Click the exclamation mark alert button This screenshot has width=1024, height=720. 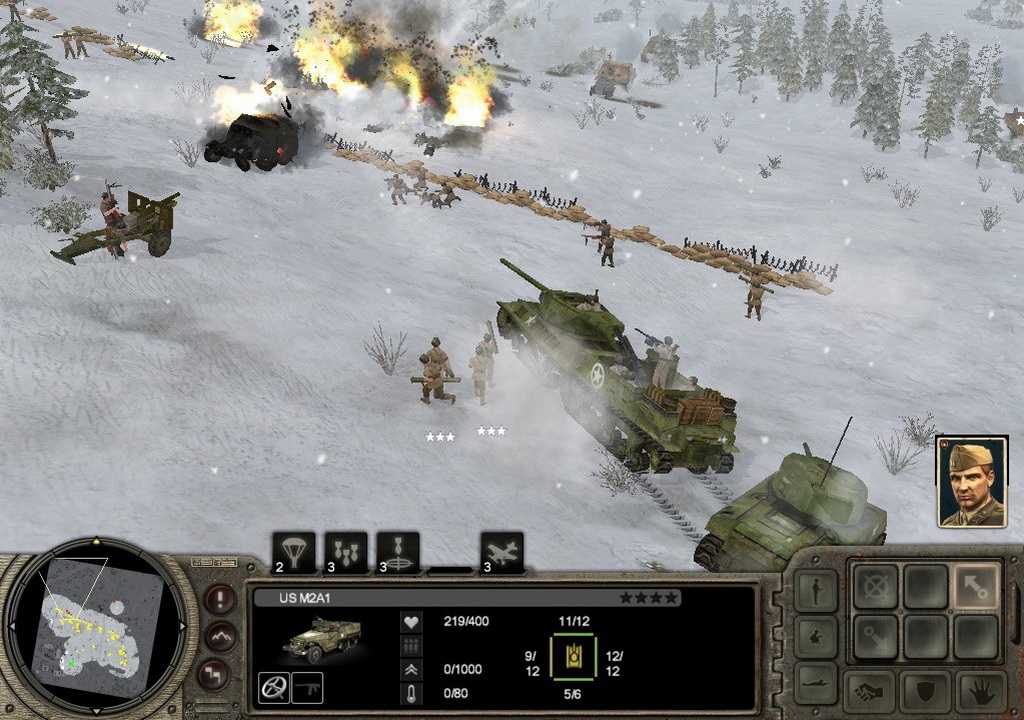(220, 599)
